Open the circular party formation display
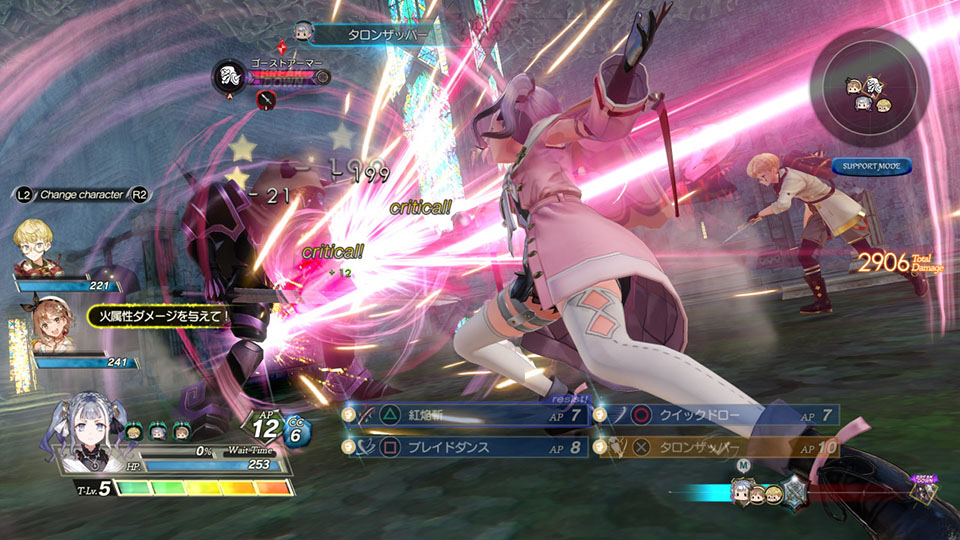 click(x=868, y=96)
